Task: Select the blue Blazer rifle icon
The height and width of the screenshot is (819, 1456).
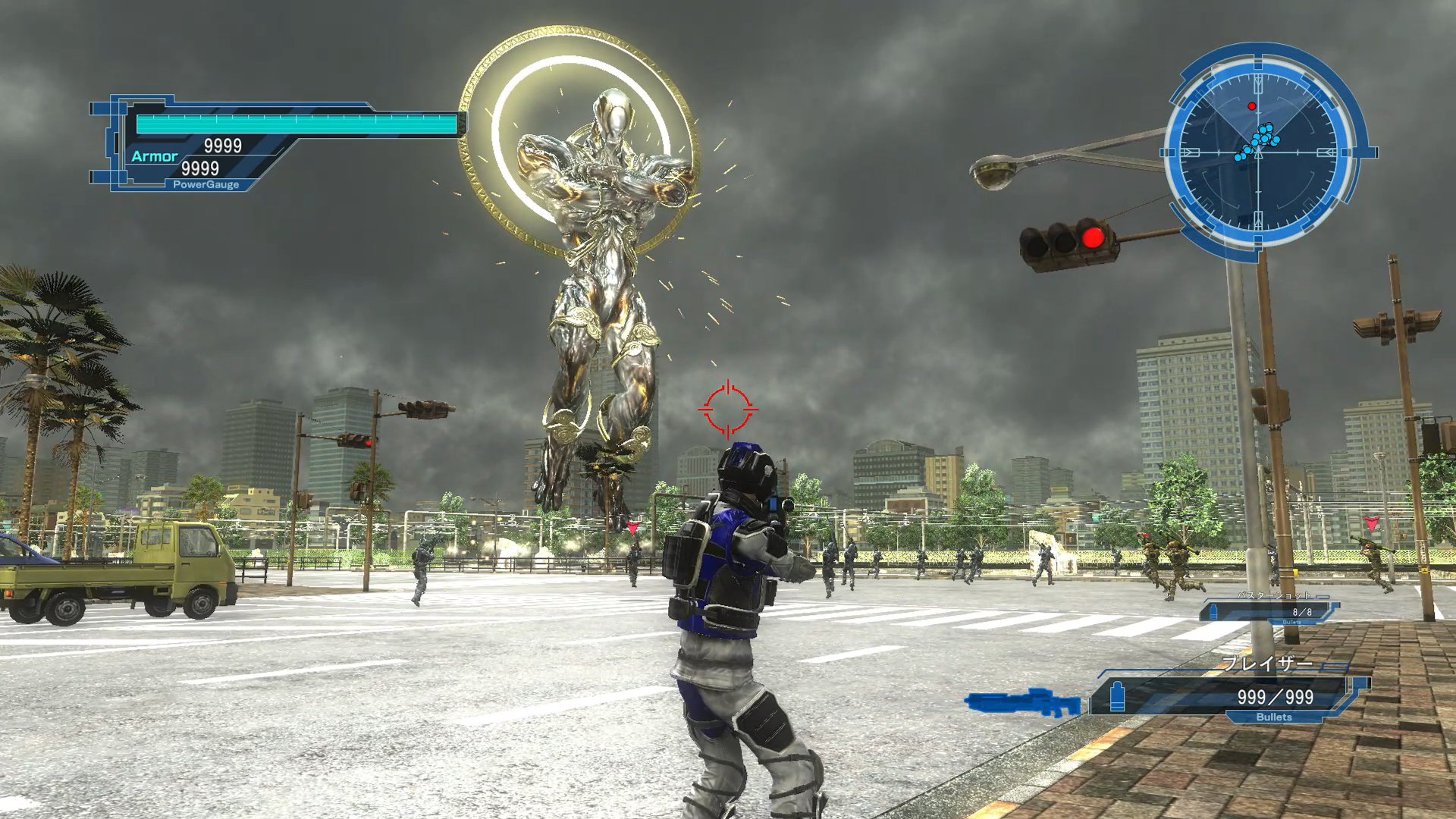Action: click(1022, 701)
